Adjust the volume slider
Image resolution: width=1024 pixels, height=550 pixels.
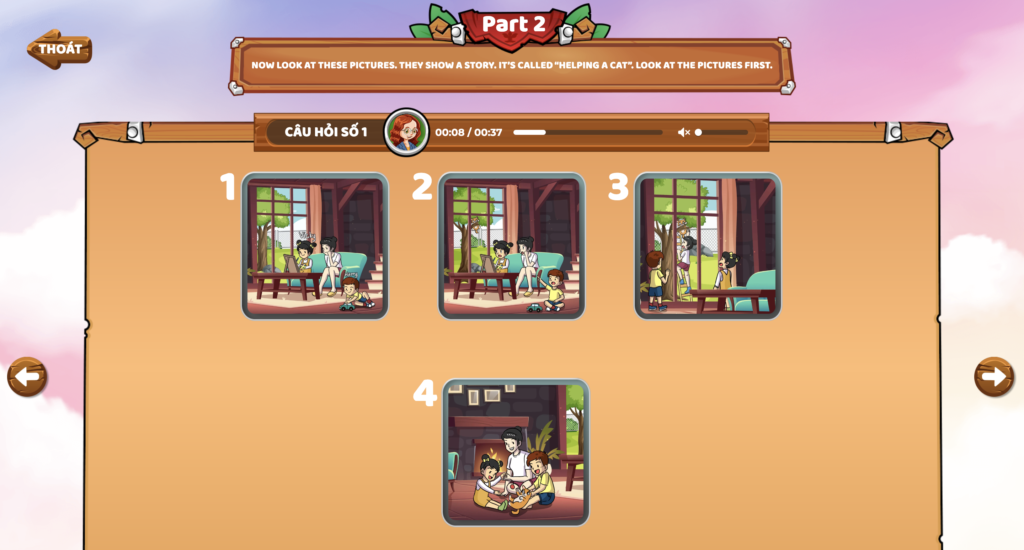(x=721, y=132)
